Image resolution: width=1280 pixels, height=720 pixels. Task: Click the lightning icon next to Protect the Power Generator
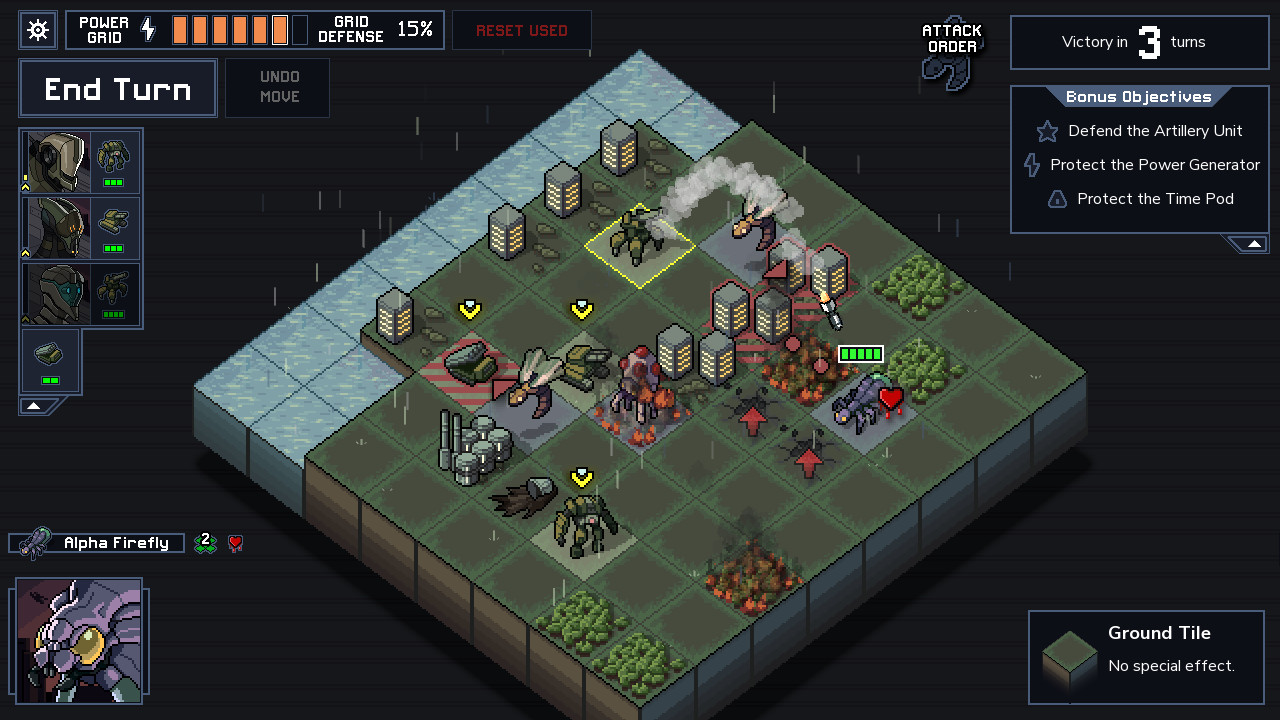pos(1031,165)
